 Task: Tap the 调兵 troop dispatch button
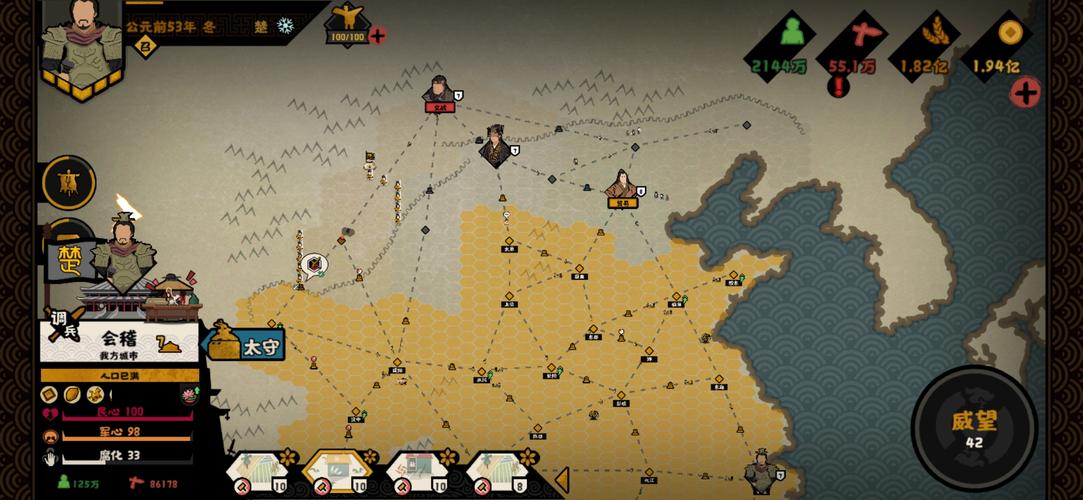62,324
